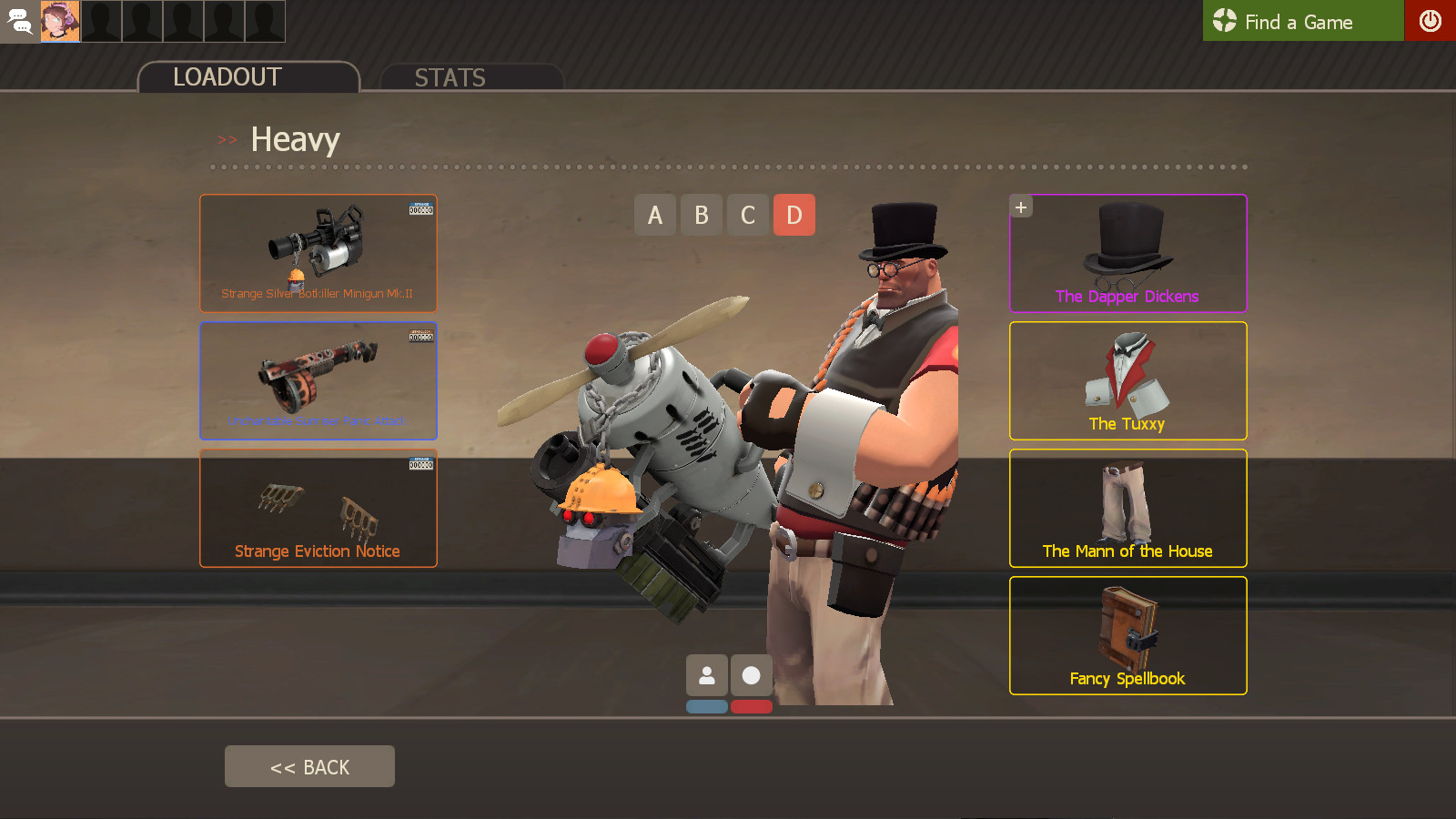Viewport: 1456px width, 819px height.
Task: Open the Fancy Spellbook action slot
Action: click(1127, 635)
